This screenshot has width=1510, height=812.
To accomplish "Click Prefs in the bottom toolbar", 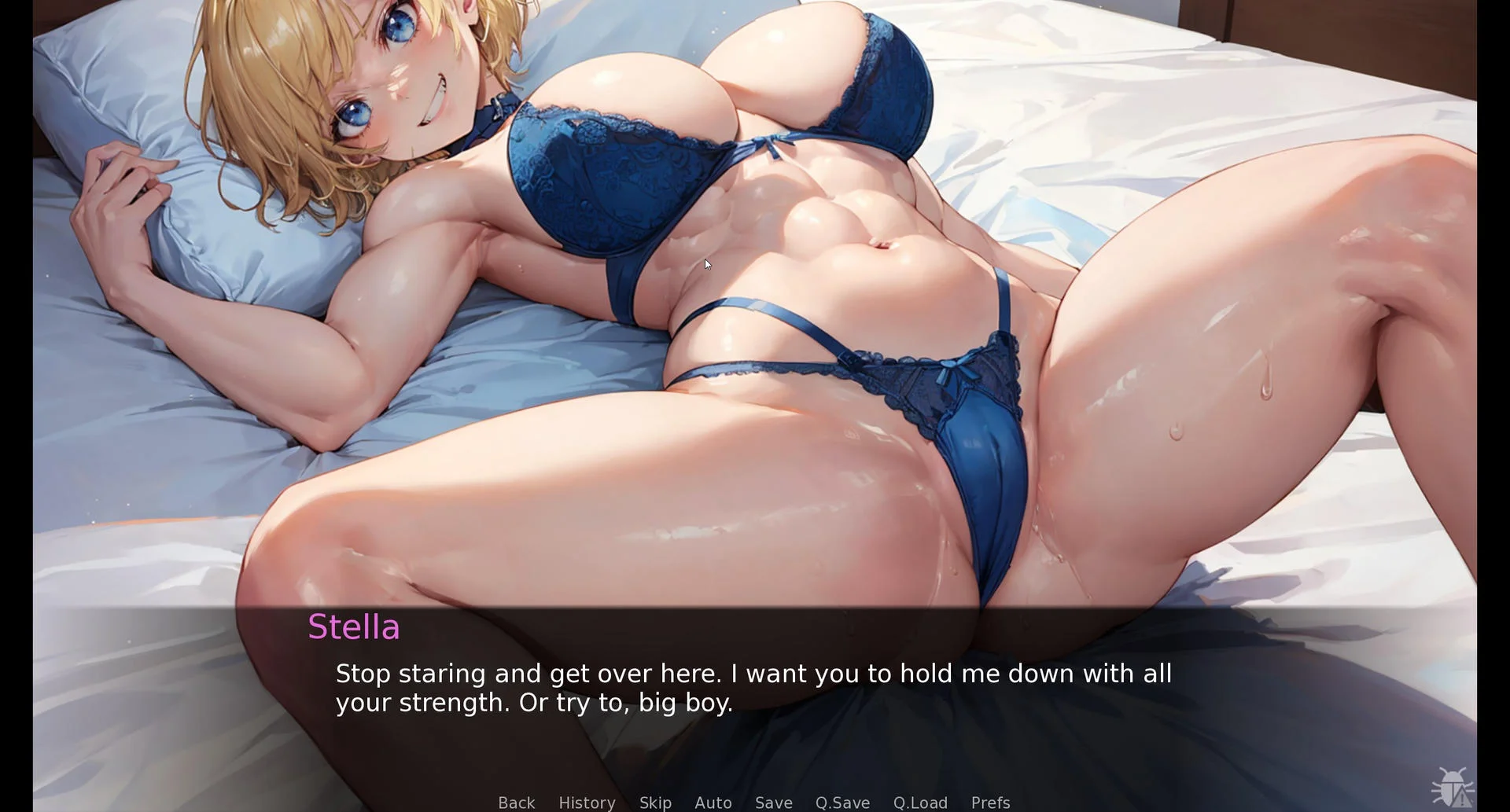I will coord(989,802).
